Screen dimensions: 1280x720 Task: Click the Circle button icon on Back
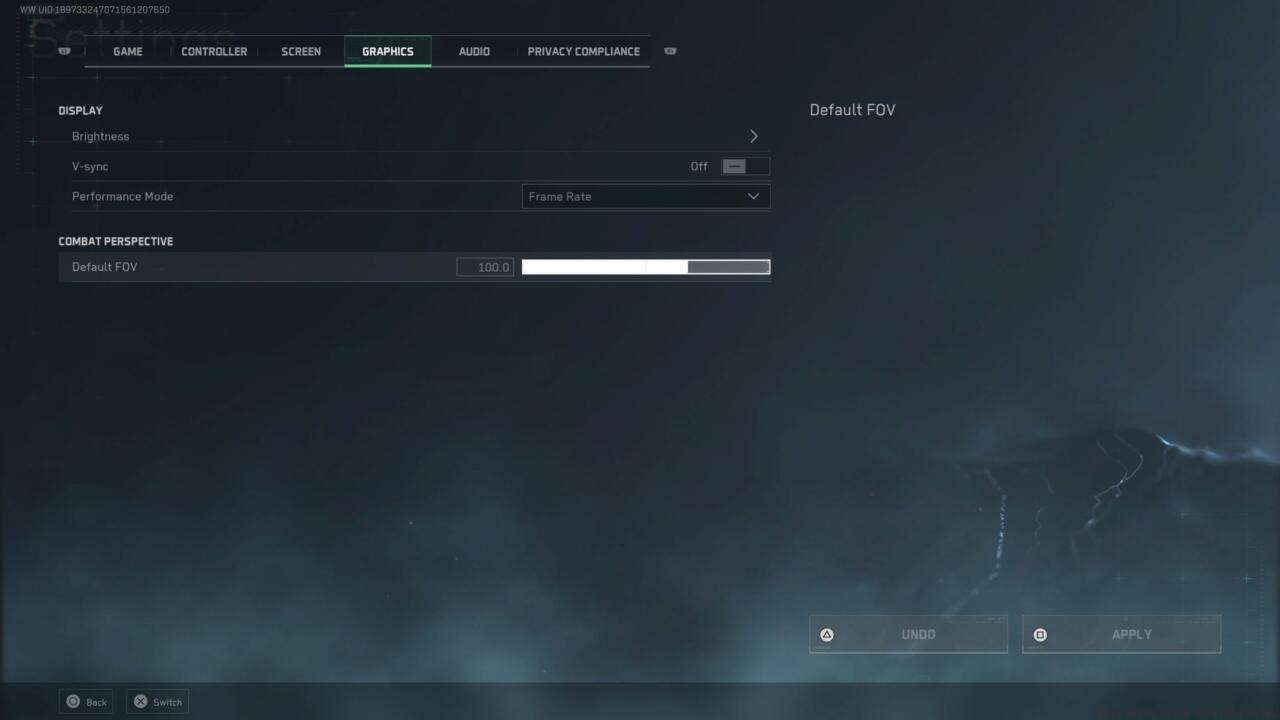71,701
